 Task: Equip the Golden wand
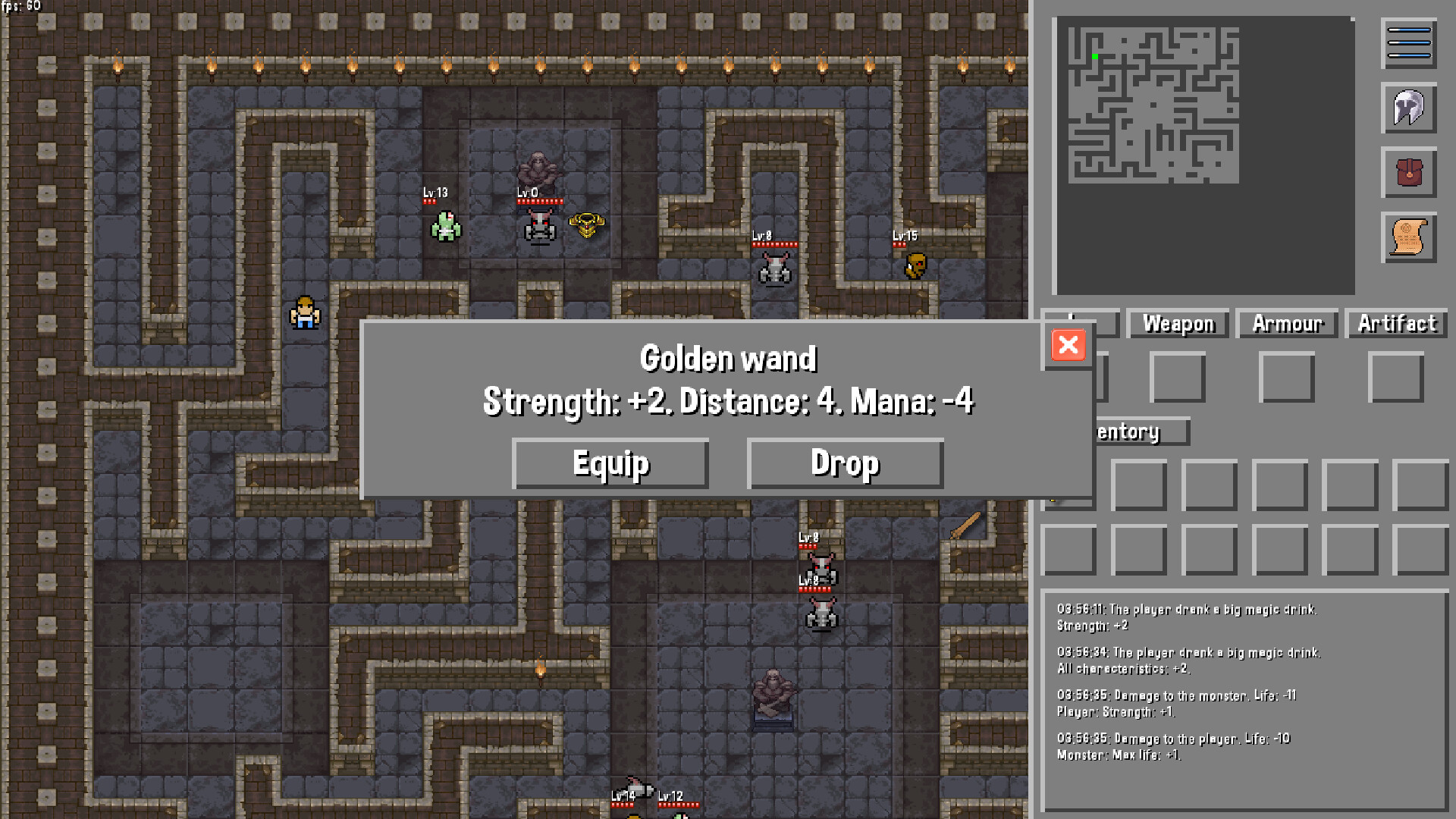(610, 463)
